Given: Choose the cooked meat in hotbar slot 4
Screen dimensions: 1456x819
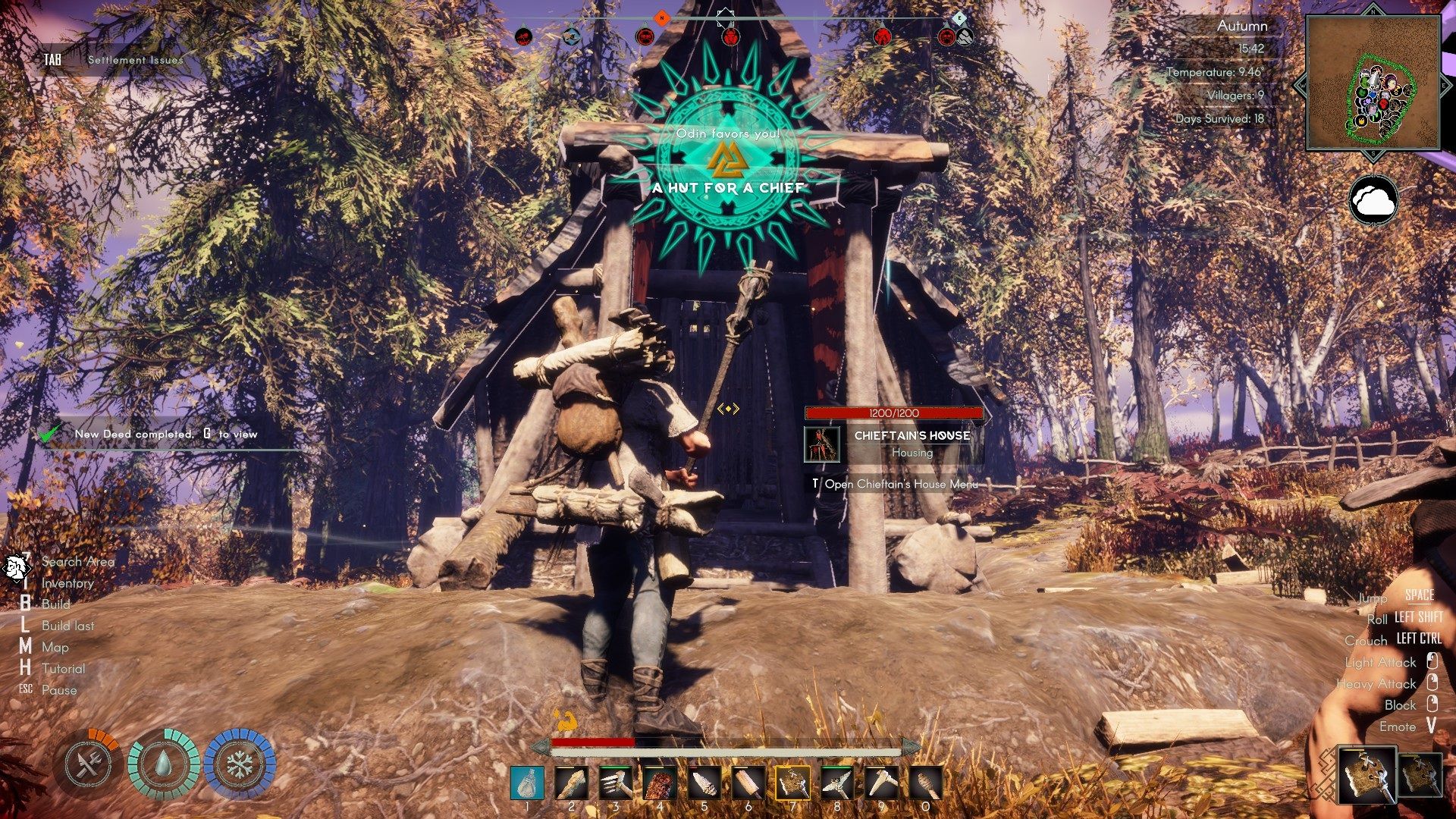Looking at the screenshot, I should coord(660,783).
